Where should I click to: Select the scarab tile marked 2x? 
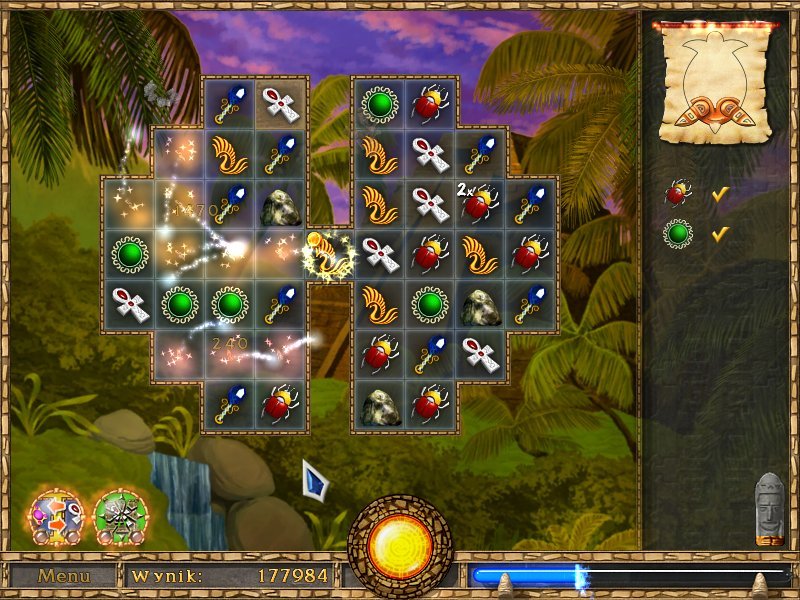pos(481,202)
